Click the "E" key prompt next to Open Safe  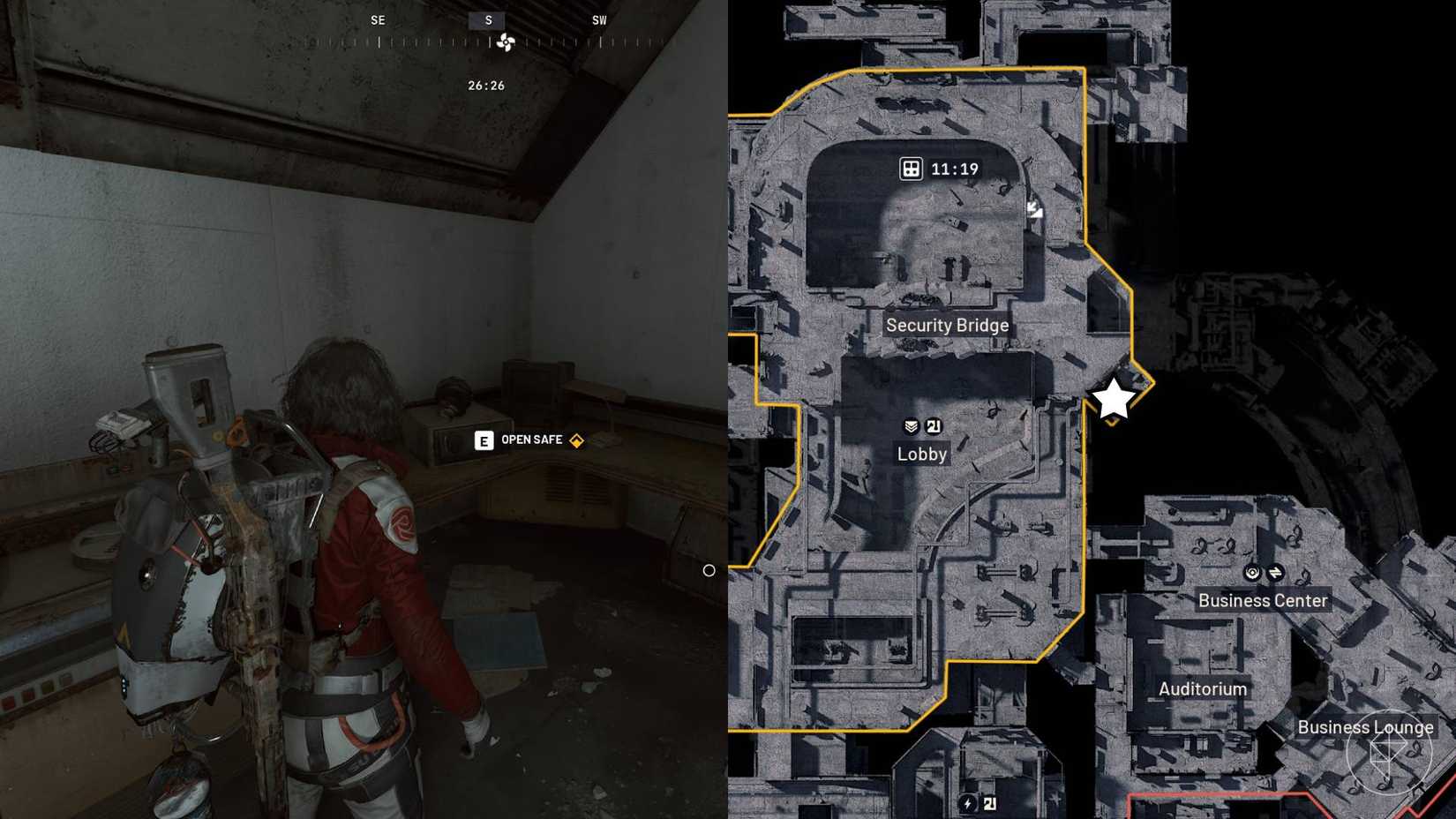(484, 440)
